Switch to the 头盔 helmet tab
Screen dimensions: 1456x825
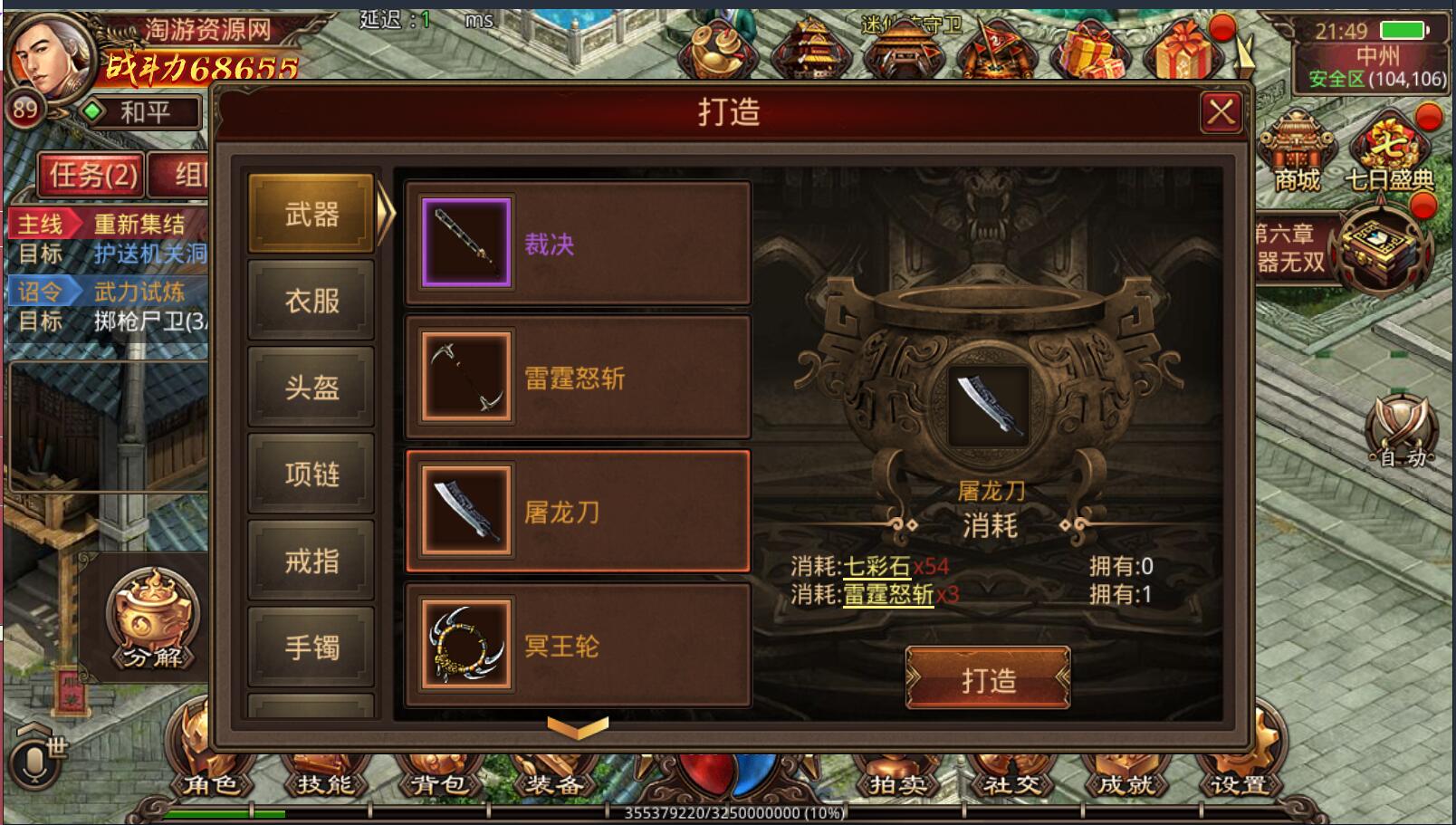(x=311, y=388)
